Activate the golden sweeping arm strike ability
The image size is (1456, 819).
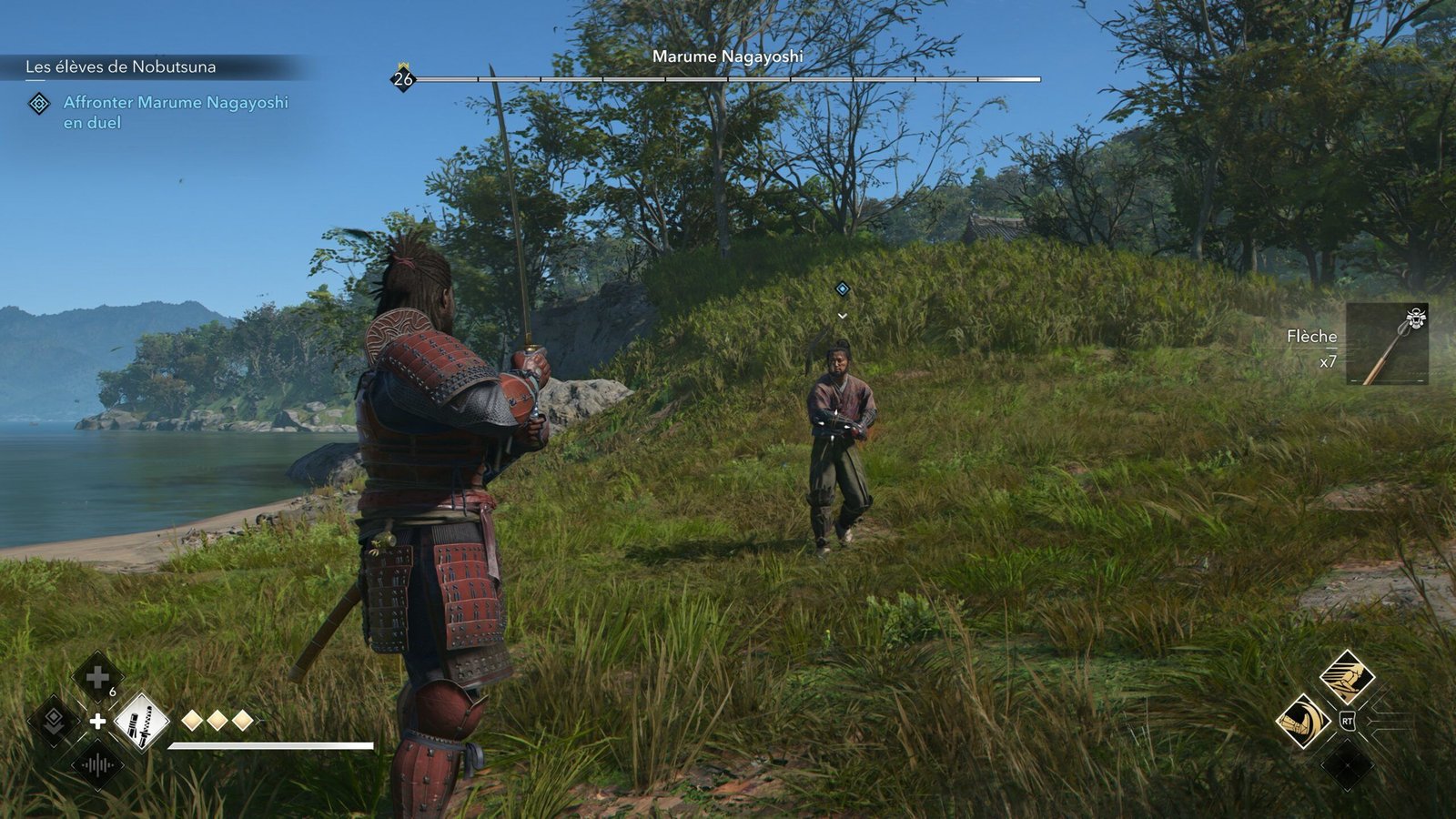[1303, 721]
